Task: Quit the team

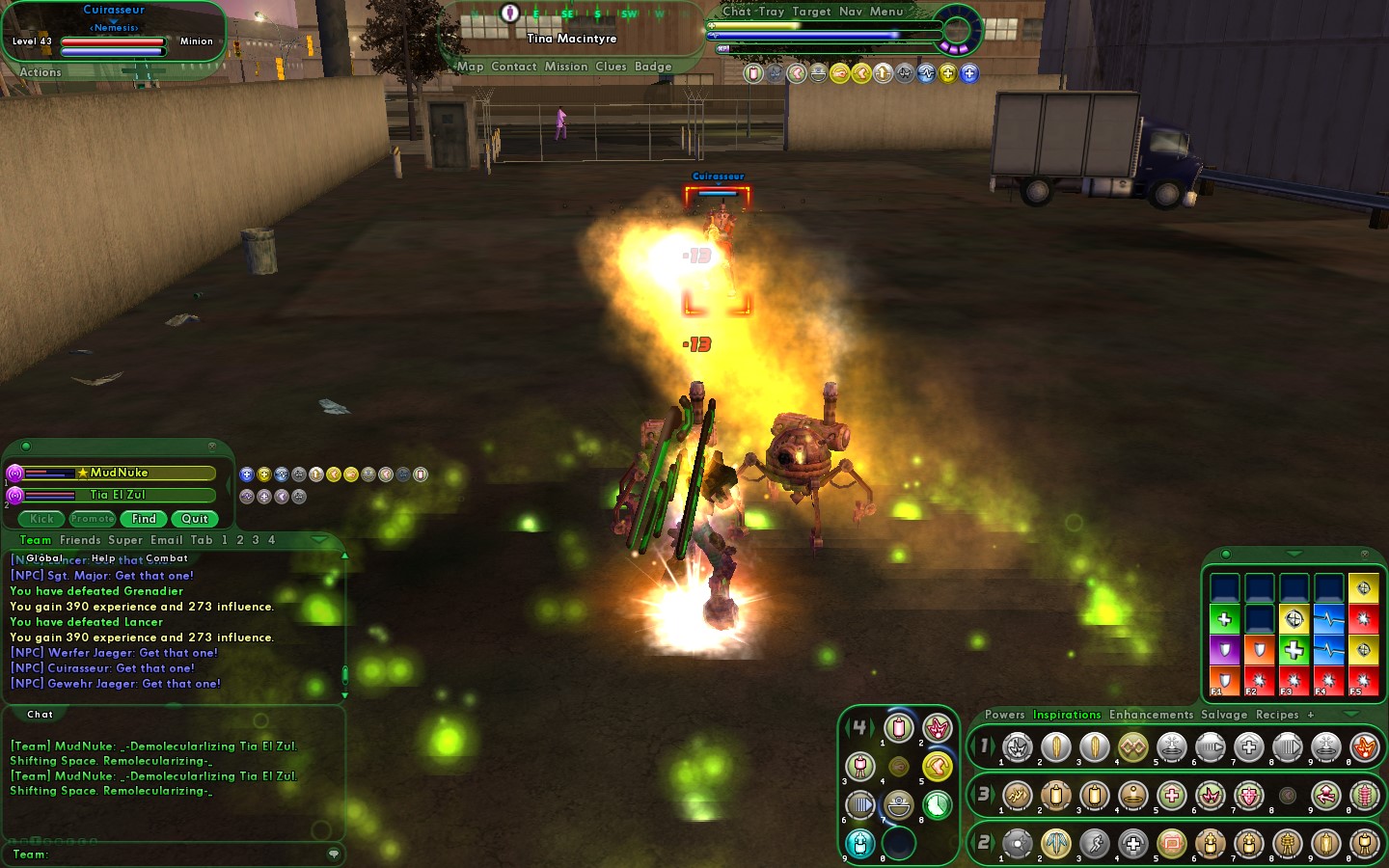Action: (x=195, y=519)
